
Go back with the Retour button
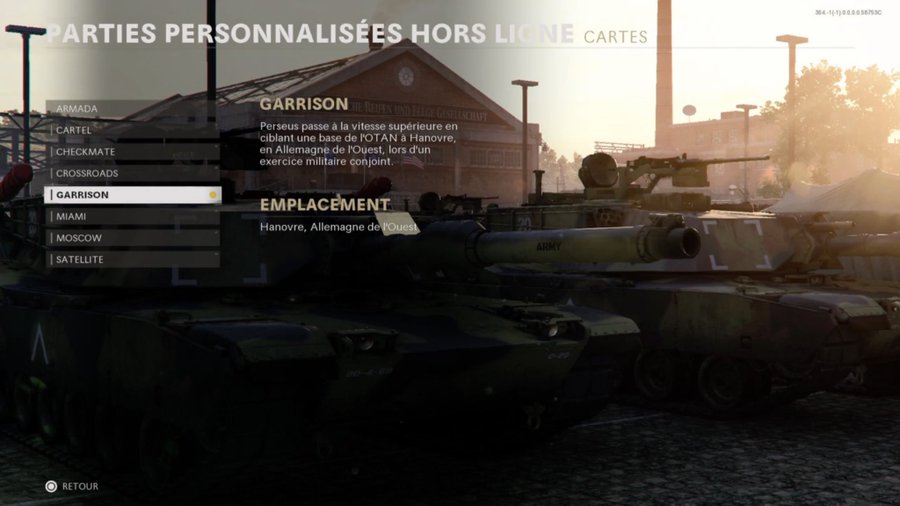pos(72,487)
